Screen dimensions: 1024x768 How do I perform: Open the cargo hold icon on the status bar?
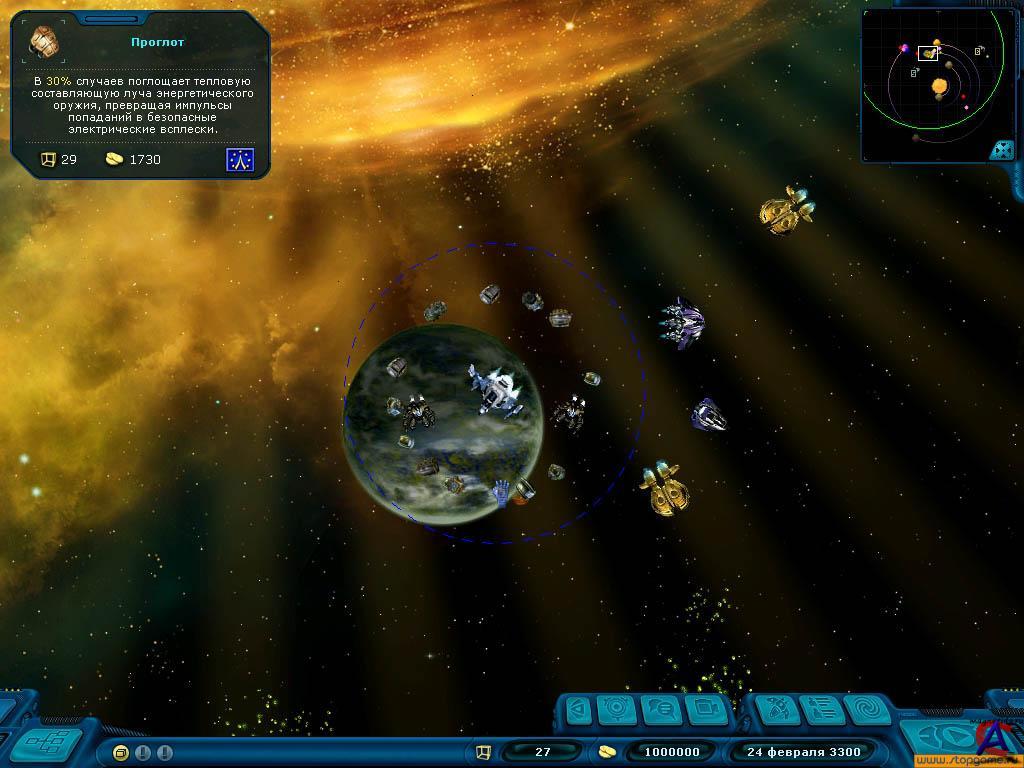pyautogui.click(x=483, y=752)
